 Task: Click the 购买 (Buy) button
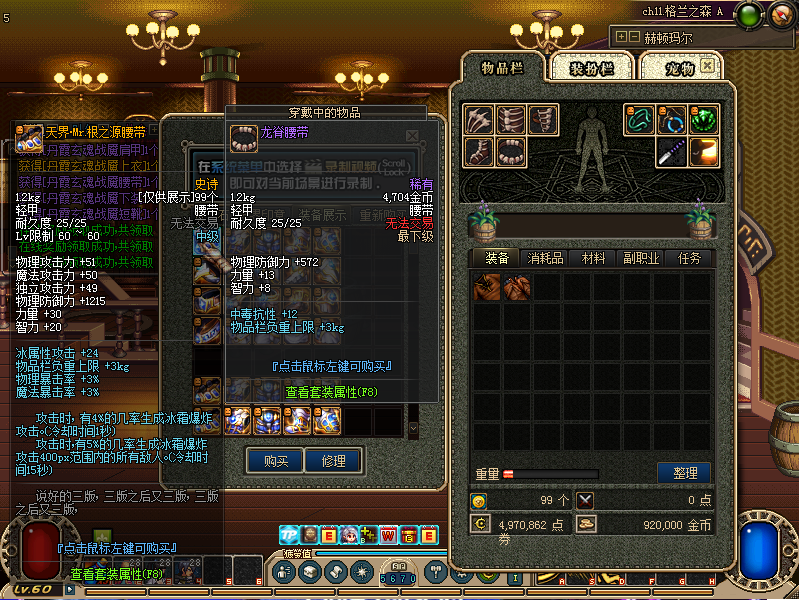pos(276,461)
